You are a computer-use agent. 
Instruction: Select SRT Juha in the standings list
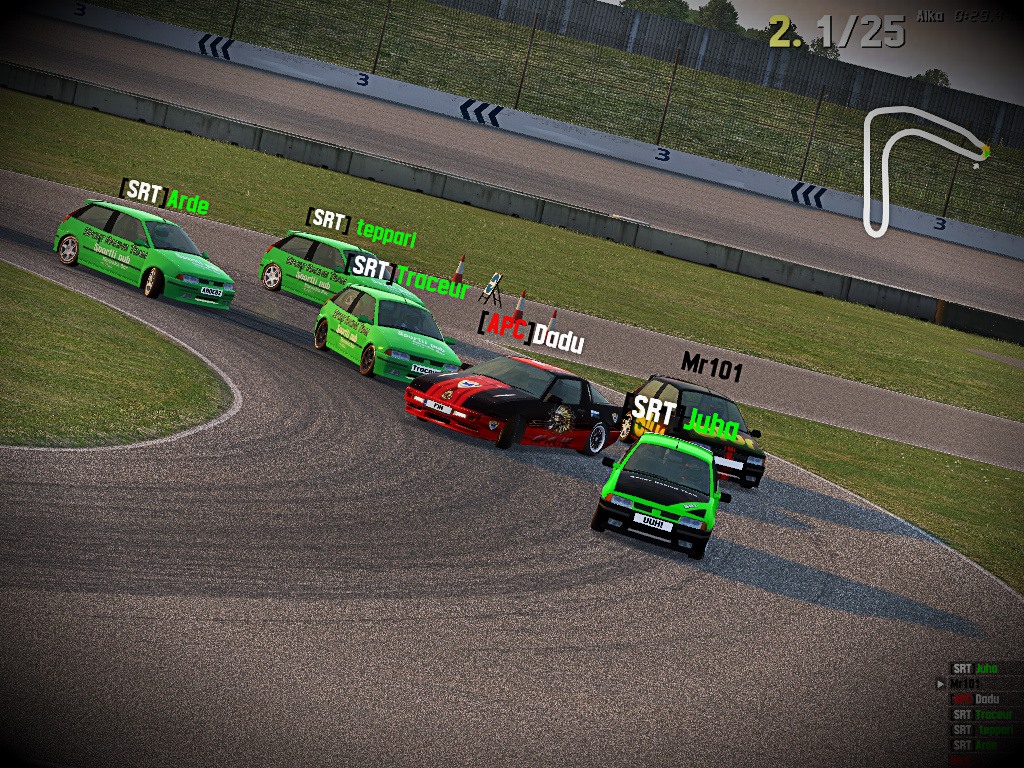coord(975,668)
